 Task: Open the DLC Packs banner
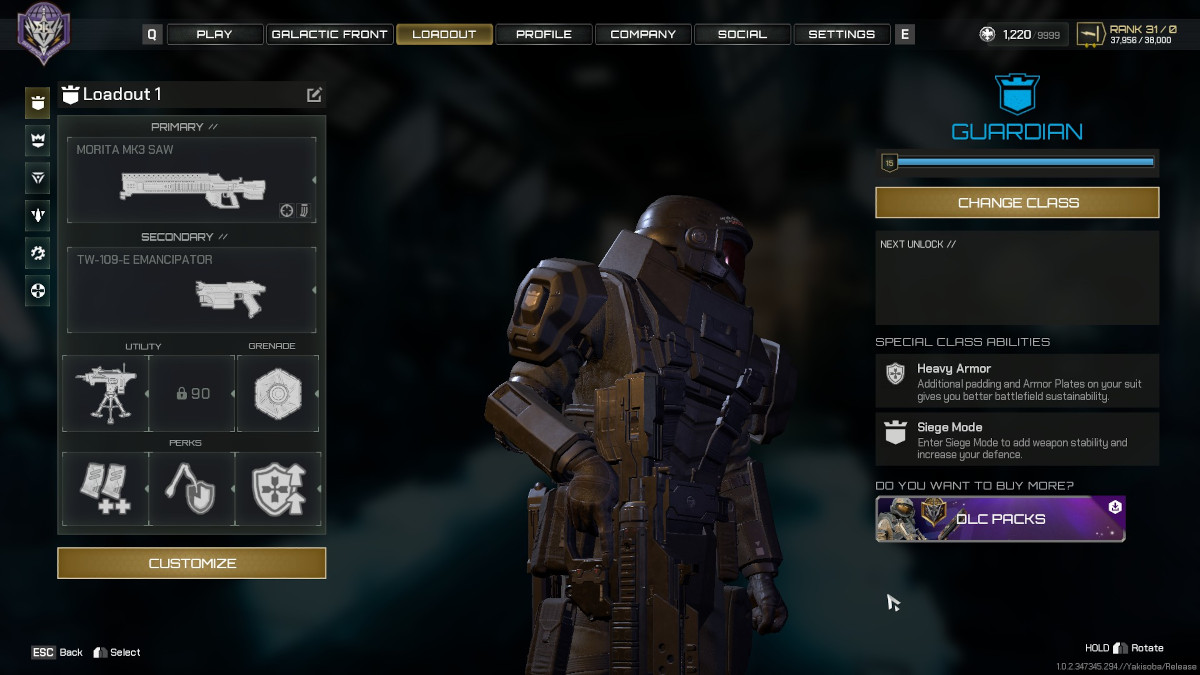coord(1000,519)
